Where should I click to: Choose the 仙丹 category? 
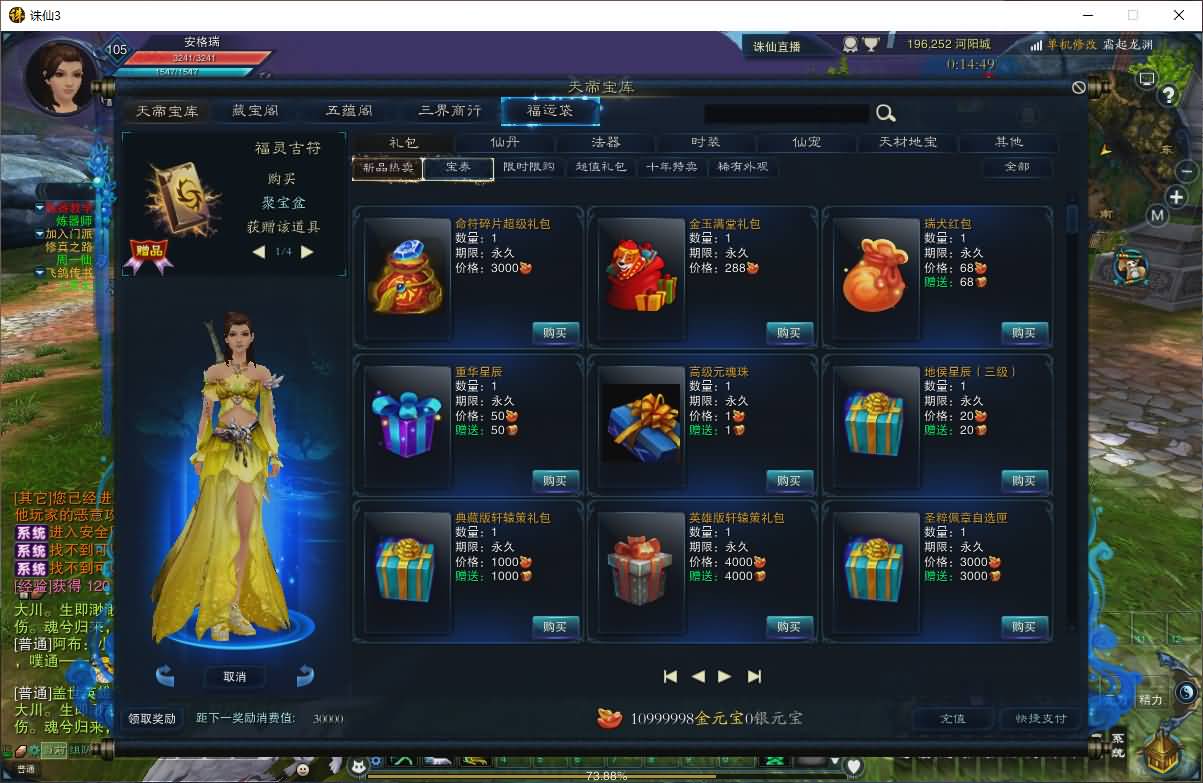[x=505, y=142]
